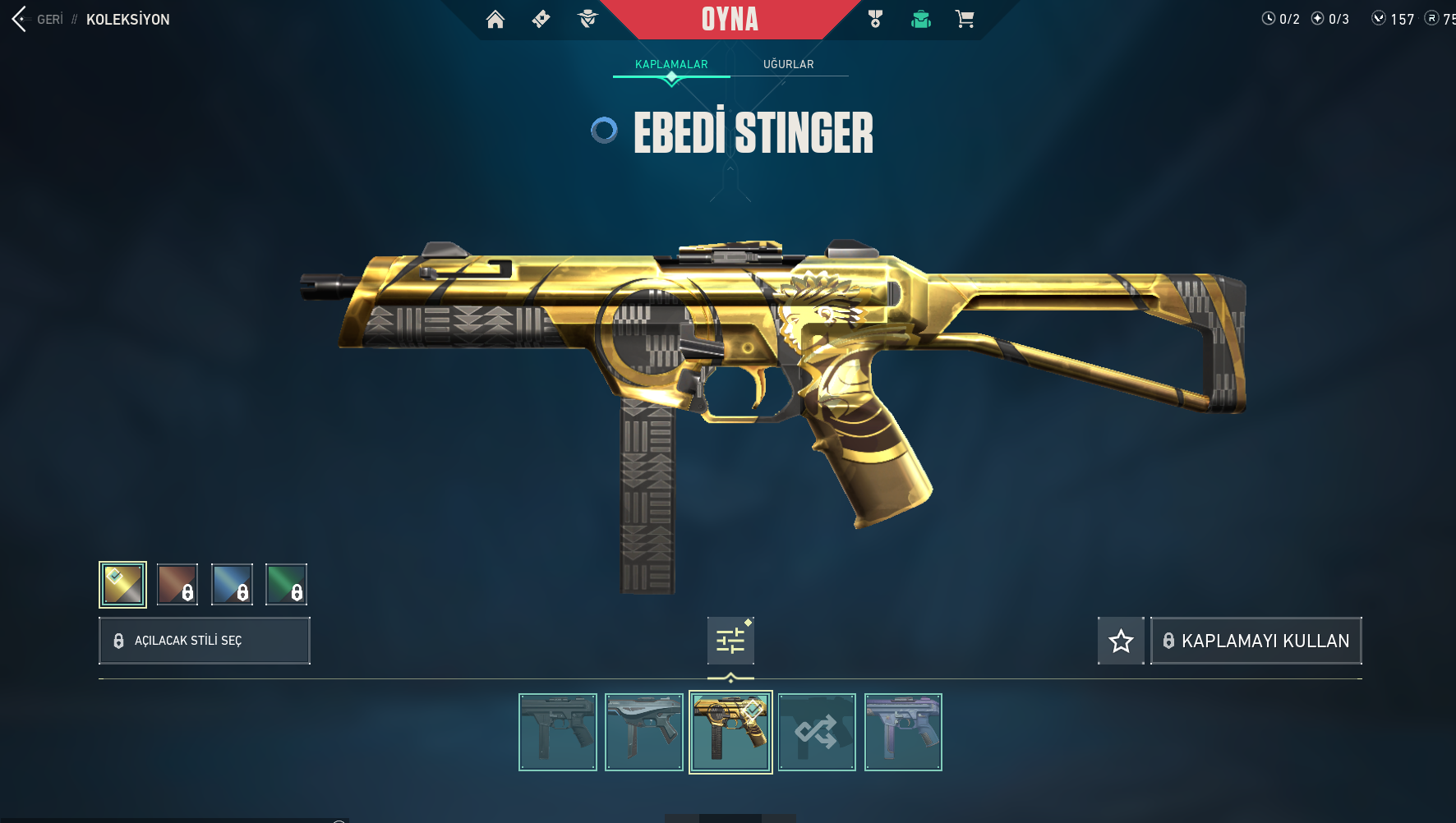Select the locked blue color variant
The height and width of the screenshot is (823, 1456).
[x=232, y=585]
